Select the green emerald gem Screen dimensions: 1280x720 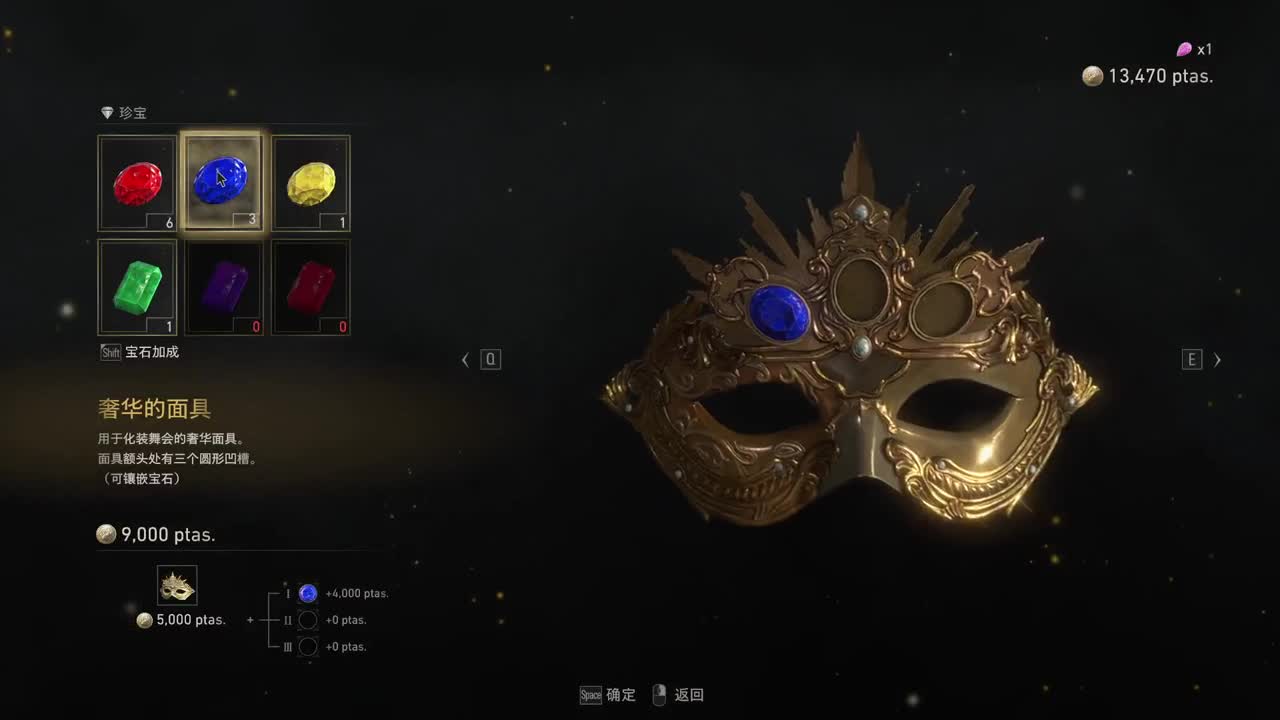point(137,287)
